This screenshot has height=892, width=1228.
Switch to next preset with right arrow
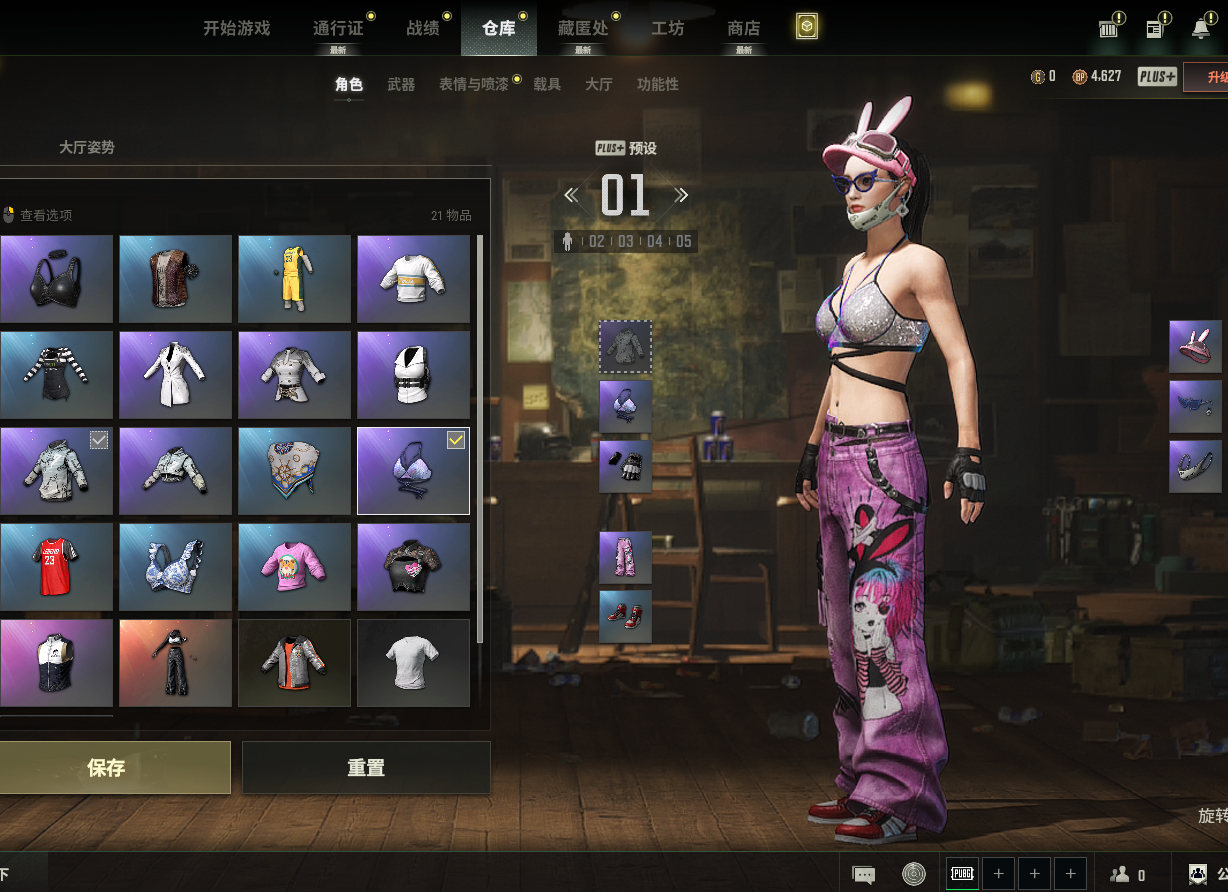[681, 195]
